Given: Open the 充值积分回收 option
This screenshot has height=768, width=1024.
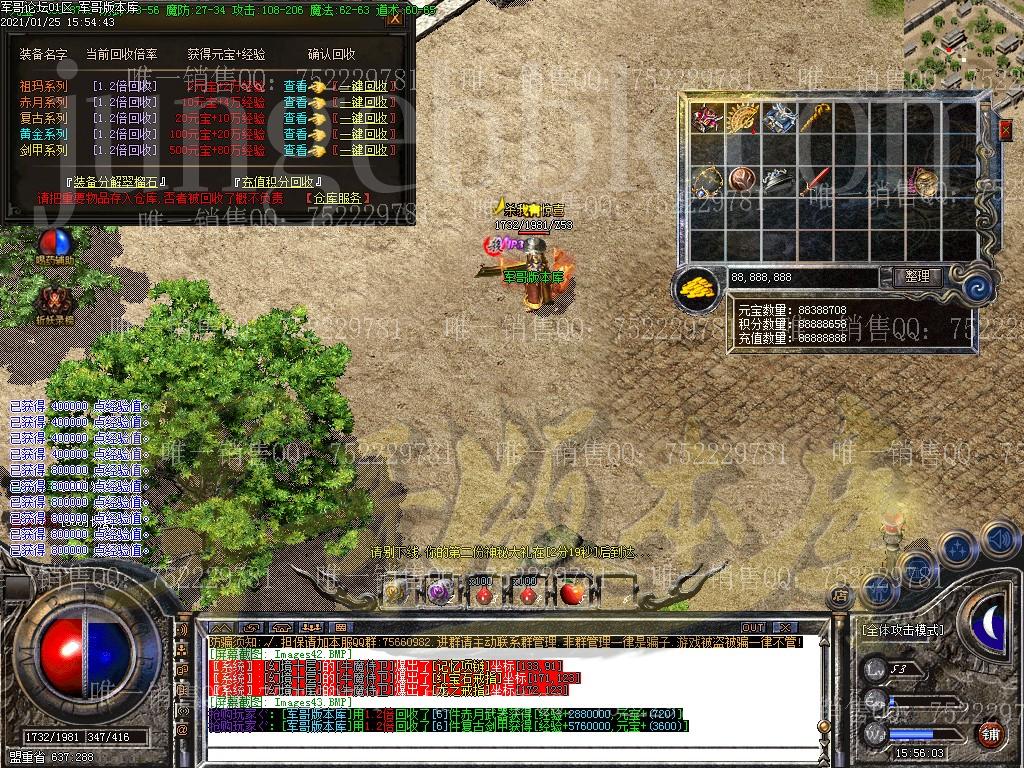Looking at the screenshot, I should (274, 183).
